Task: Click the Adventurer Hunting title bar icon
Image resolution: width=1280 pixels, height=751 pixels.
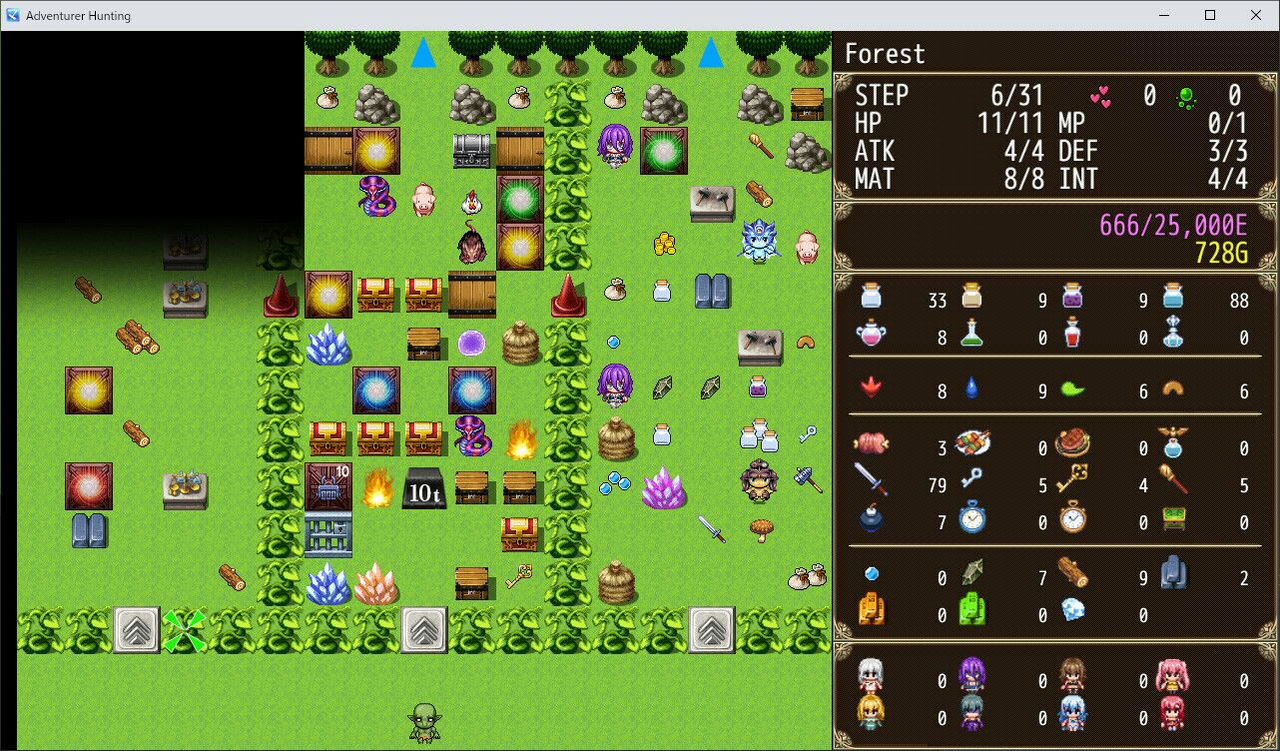Action: (13, 15)
